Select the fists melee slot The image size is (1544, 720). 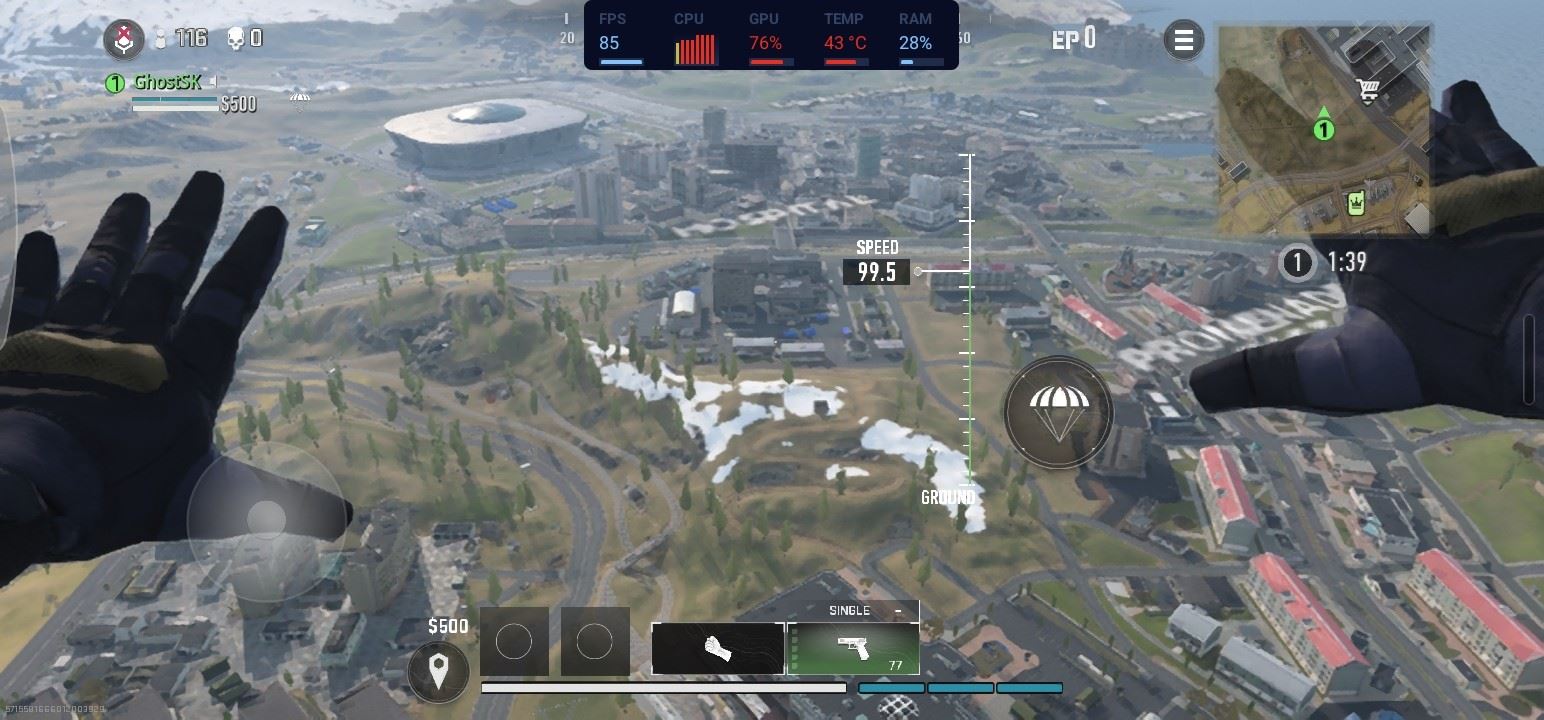point(717,648)
